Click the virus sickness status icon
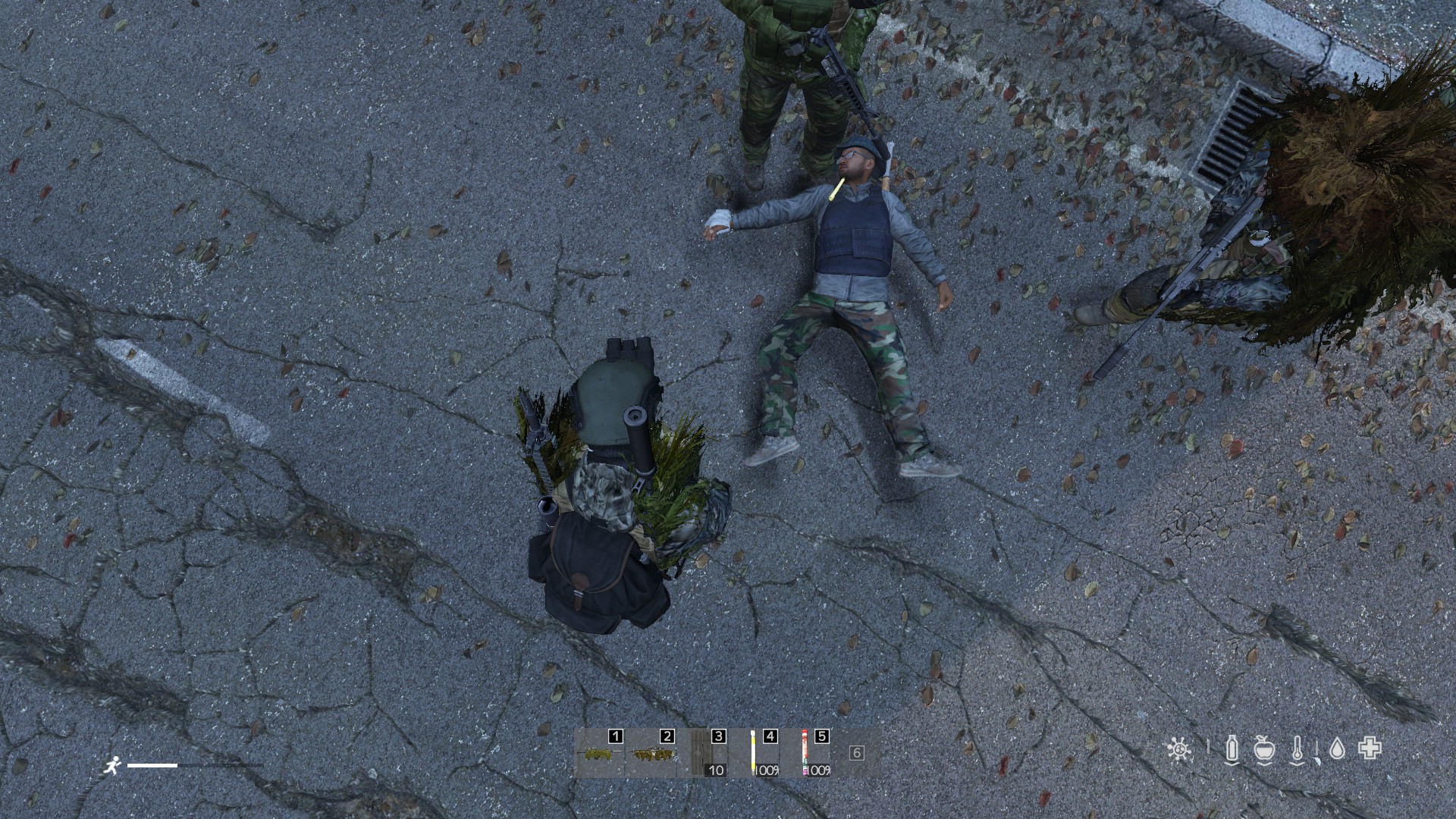Screen dimensions: 1456x819 click(1178, 749)
